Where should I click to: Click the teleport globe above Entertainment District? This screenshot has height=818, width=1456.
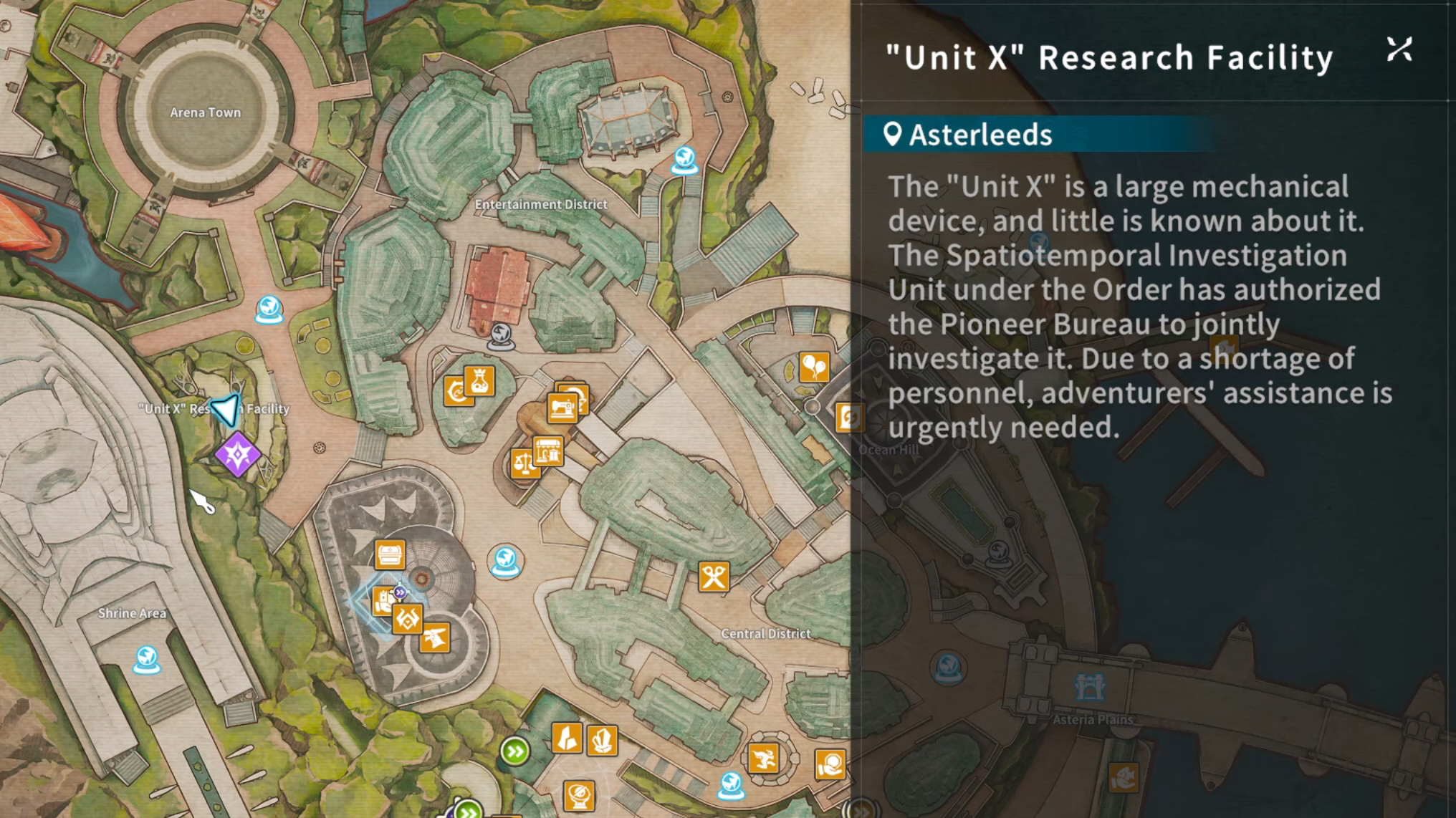[684, 160]
